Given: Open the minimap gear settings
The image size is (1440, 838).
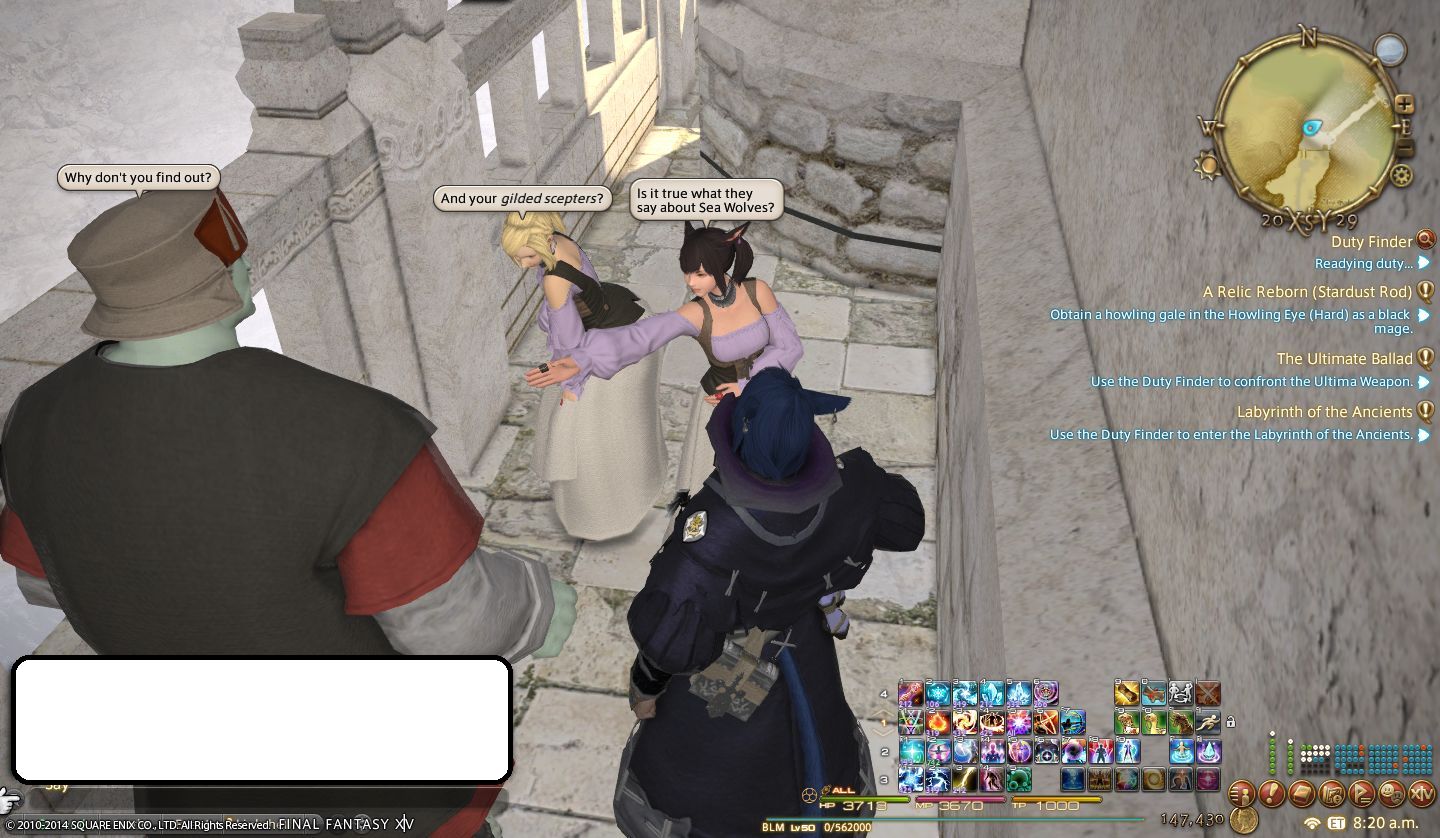Looking at the screenshot, I should click(x=1401, y=176).
